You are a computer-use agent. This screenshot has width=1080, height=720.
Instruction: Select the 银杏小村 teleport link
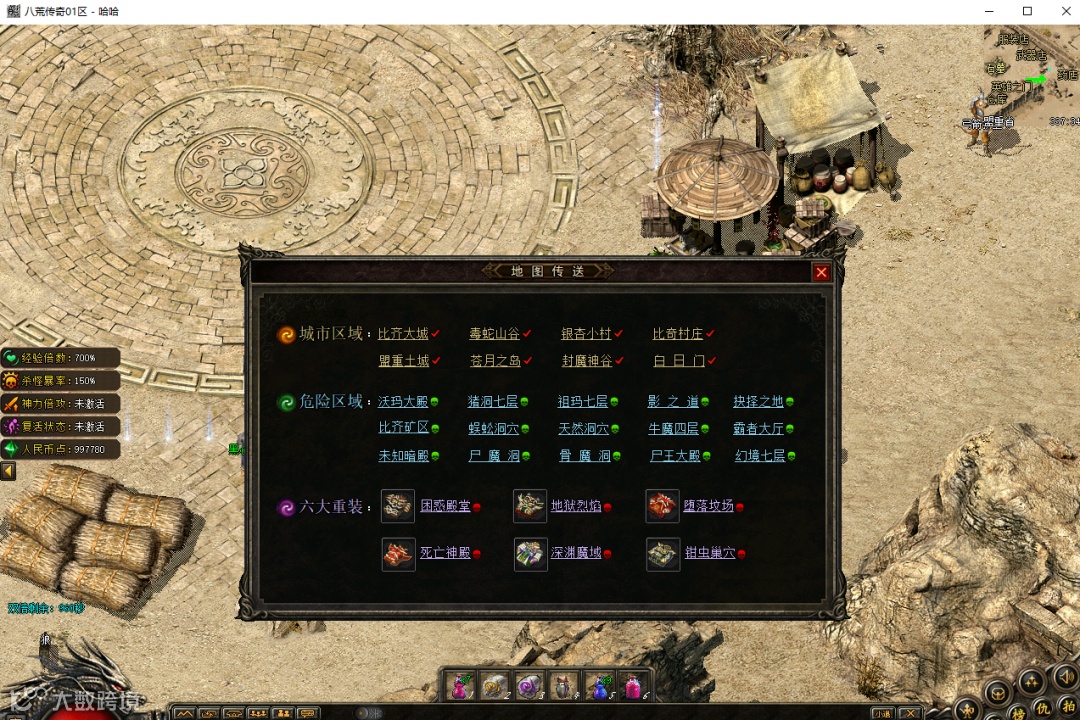[585, 334]
